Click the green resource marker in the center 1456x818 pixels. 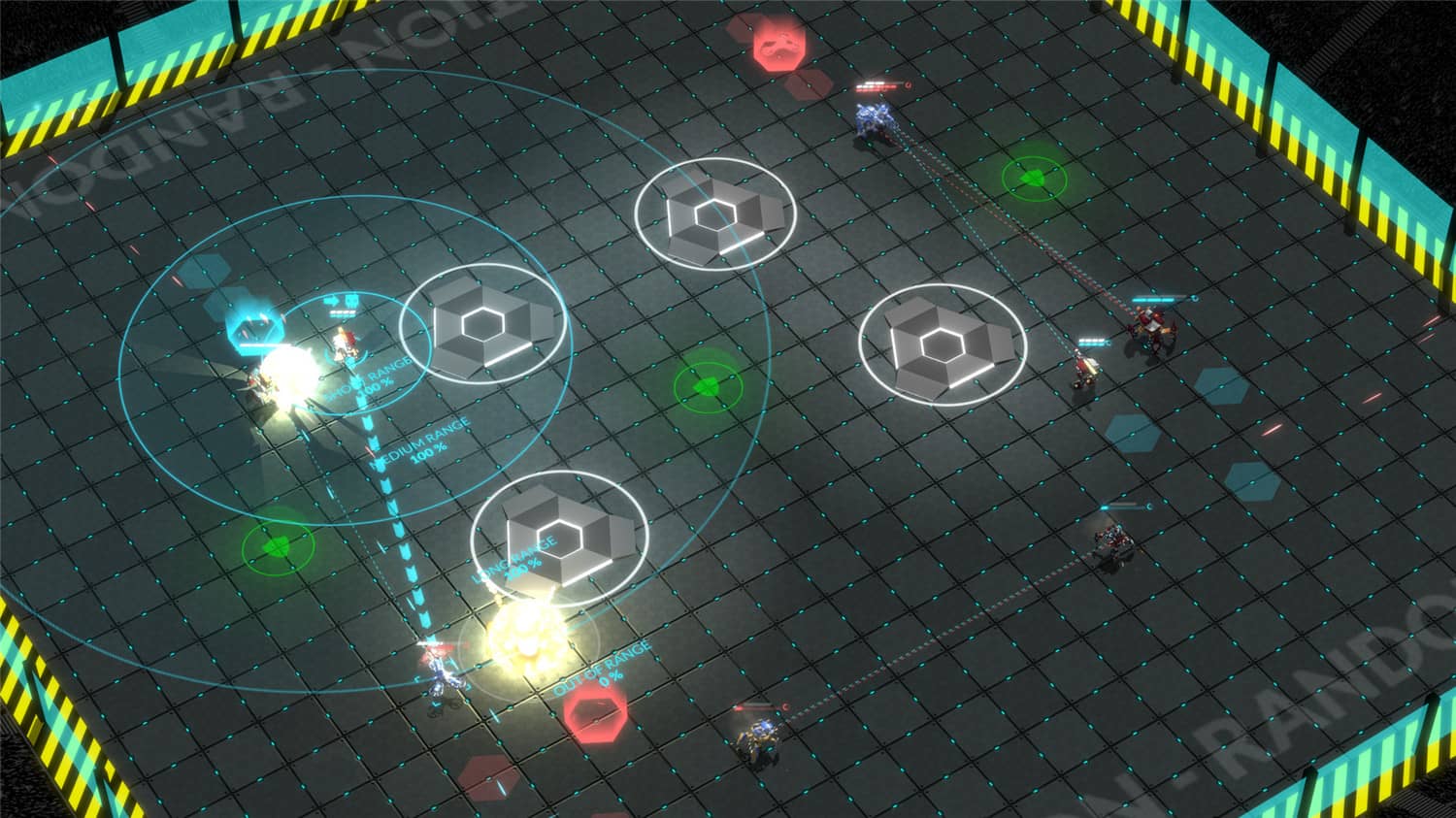(710, 384)
